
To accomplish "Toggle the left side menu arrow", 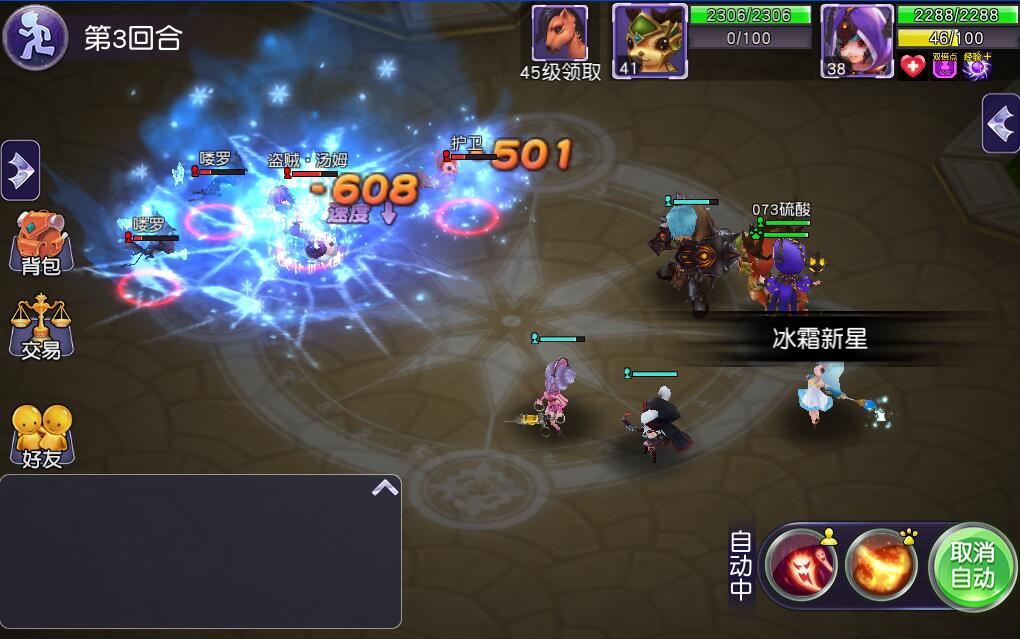I will 20,171.
